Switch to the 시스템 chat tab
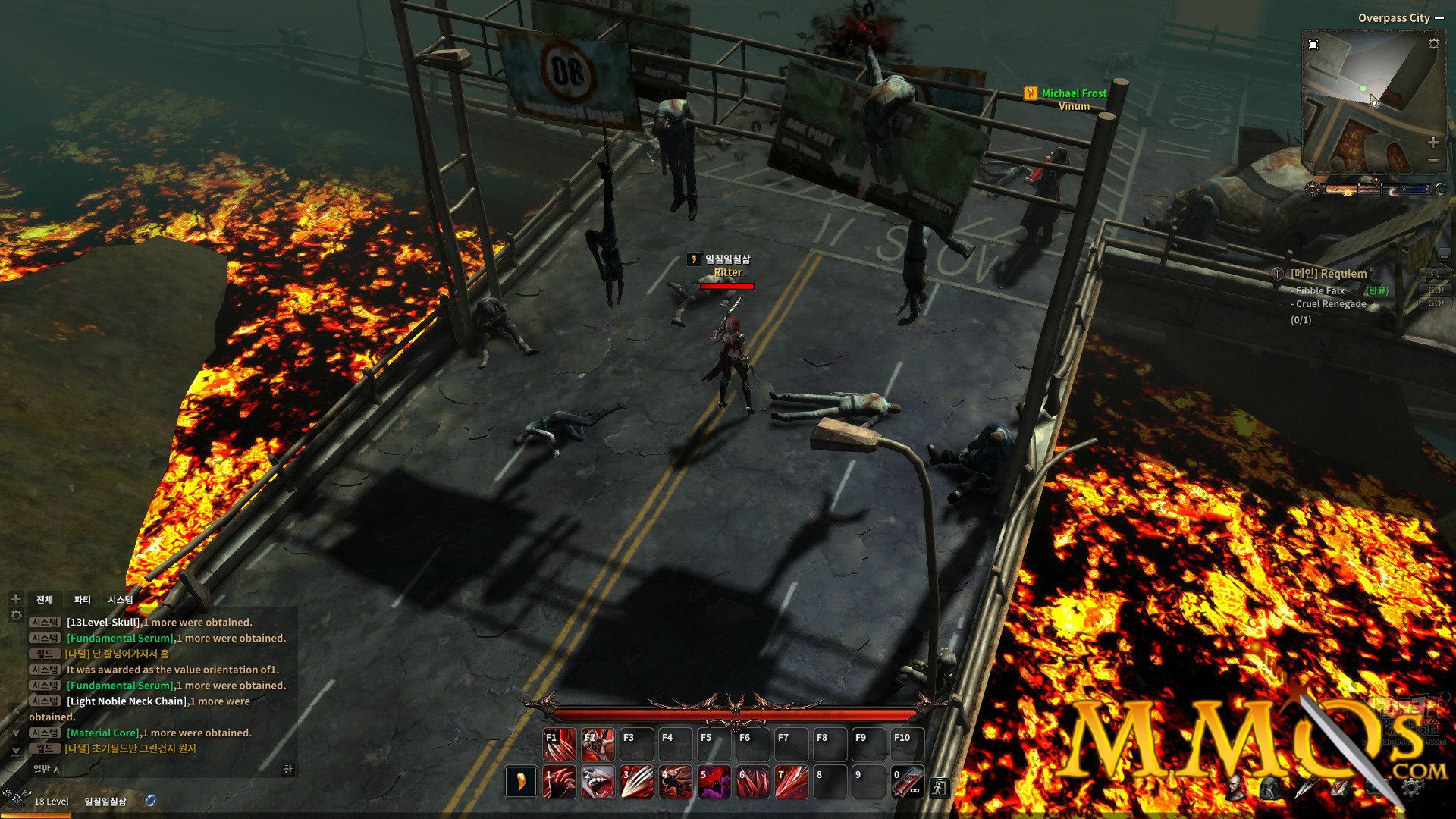This screenshot has width=1456, height=819. pyautogui.click(x=121, y=600)
